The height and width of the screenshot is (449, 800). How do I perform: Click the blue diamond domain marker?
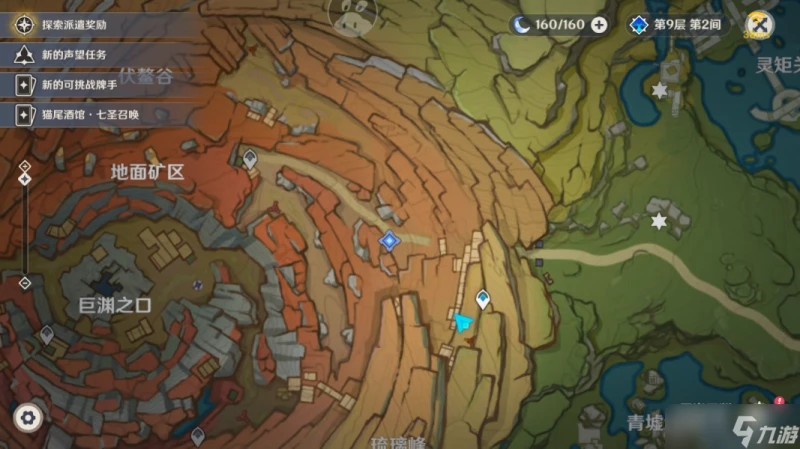tap(389, 240)
